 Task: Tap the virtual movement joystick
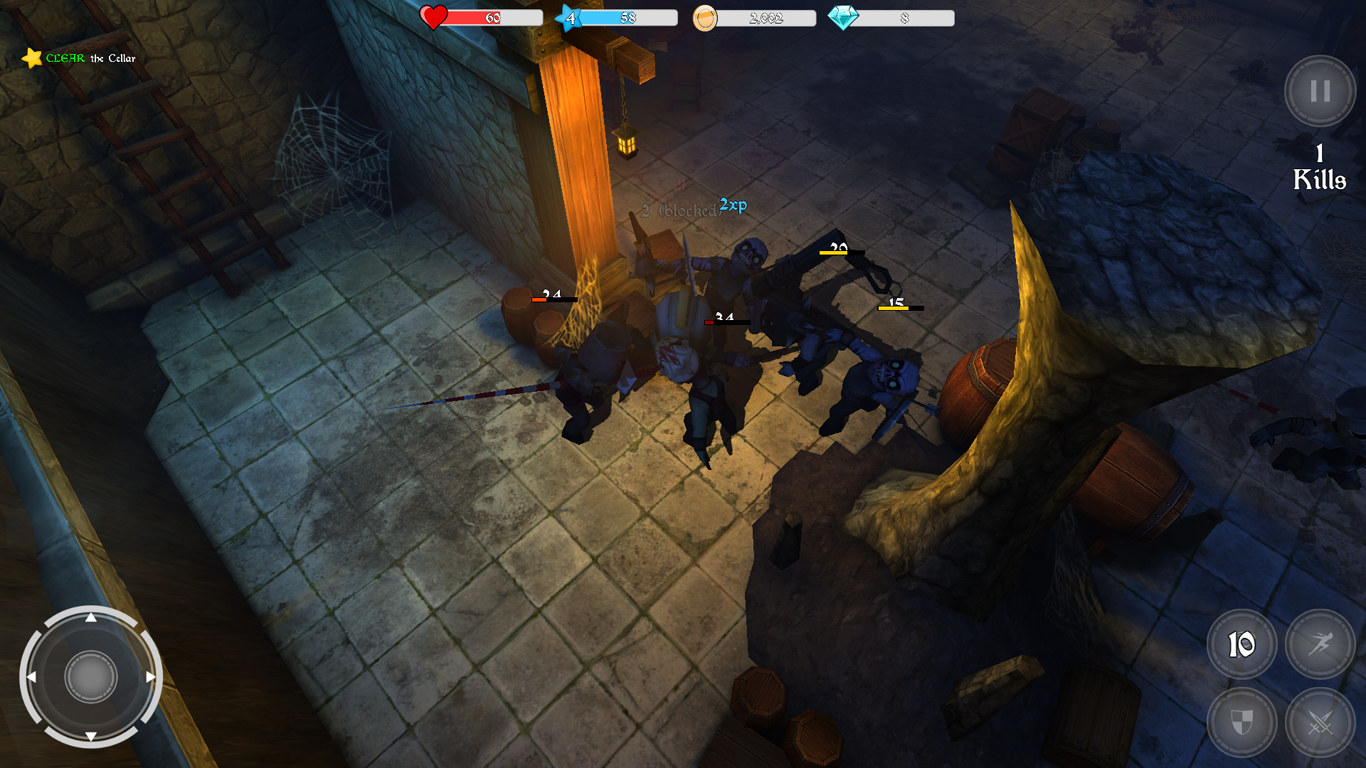point(93,676)
